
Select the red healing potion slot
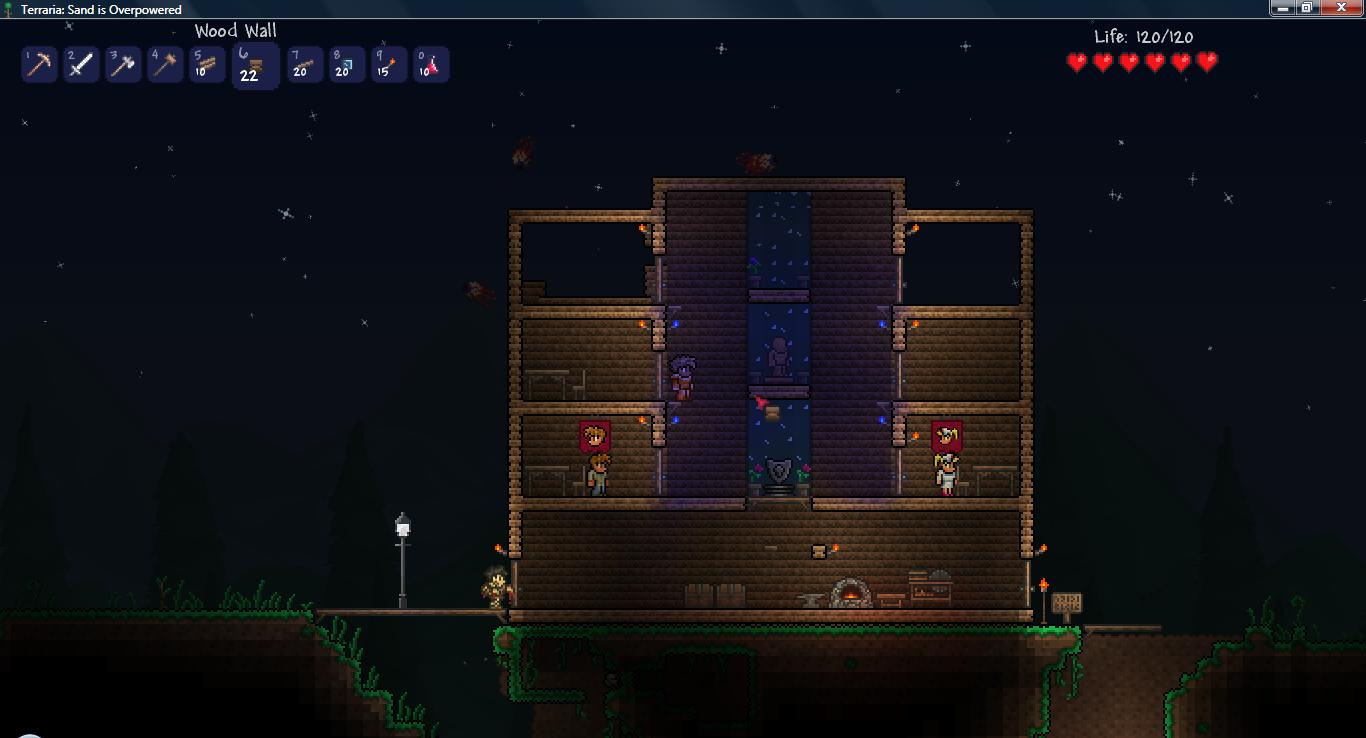tap(430, 65)
